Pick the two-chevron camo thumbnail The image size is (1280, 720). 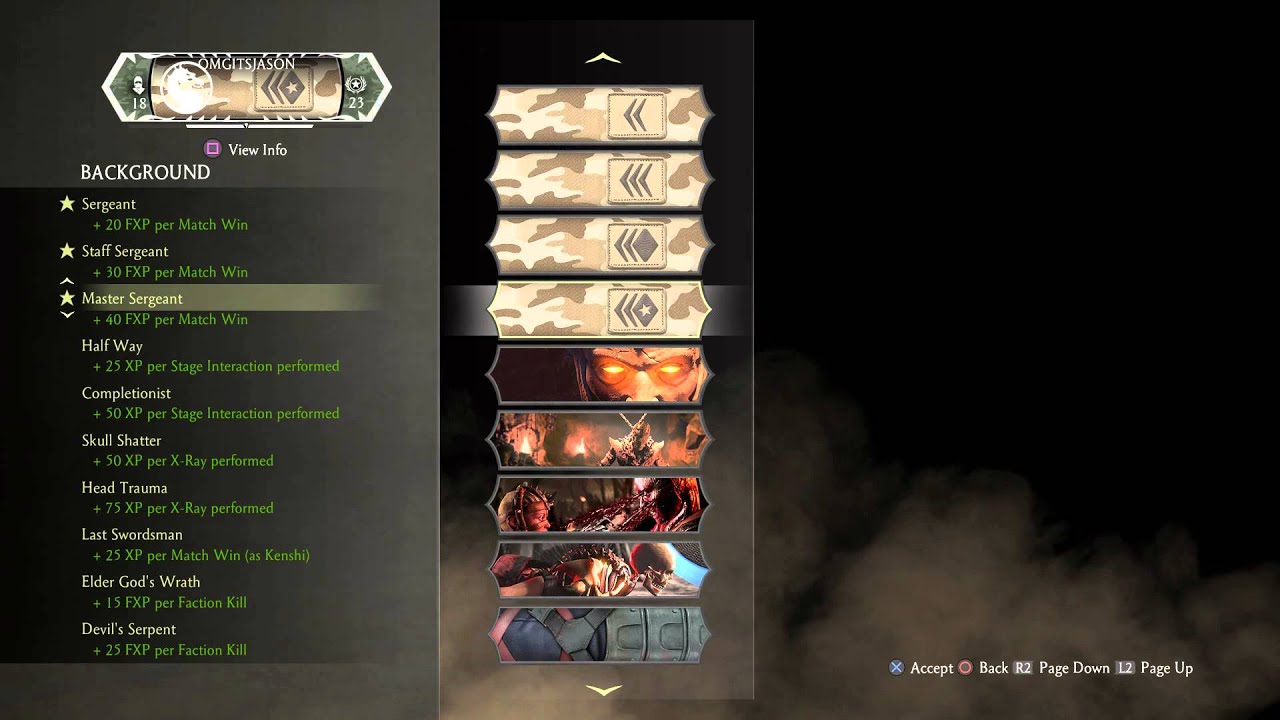click(600, 116)
